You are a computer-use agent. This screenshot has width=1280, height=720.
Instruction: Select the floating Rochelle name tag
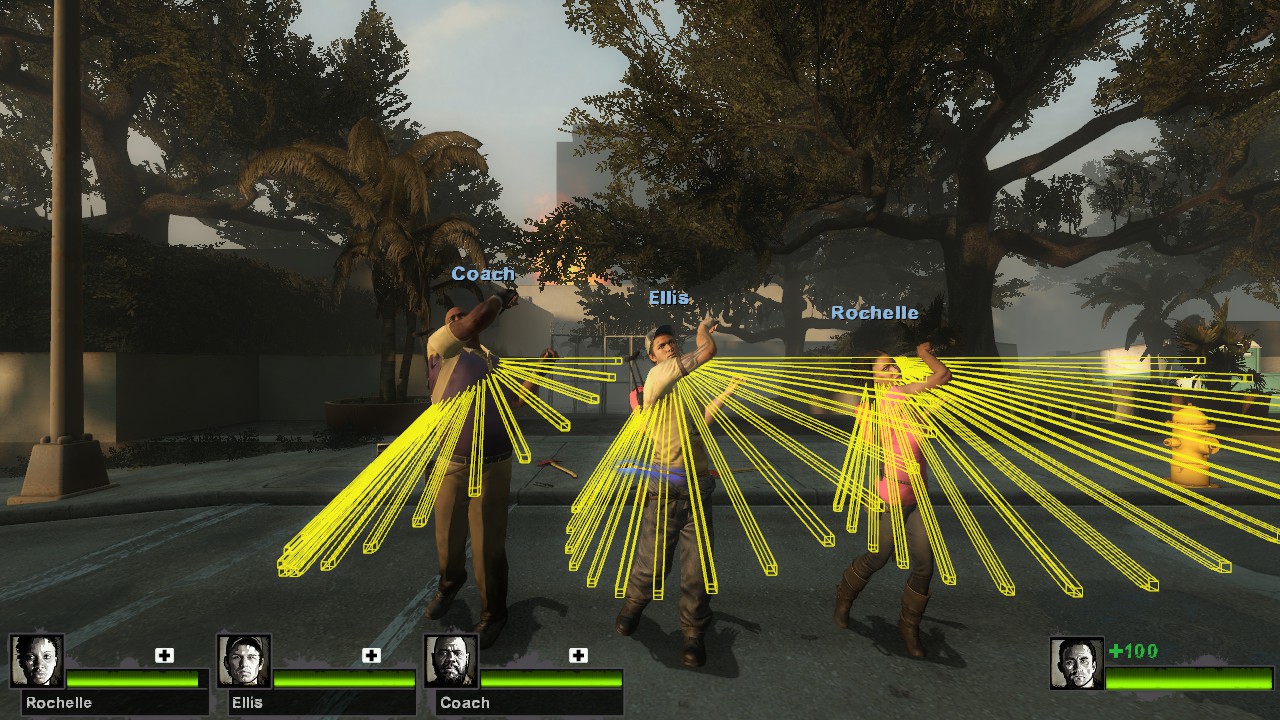(876, 312)
